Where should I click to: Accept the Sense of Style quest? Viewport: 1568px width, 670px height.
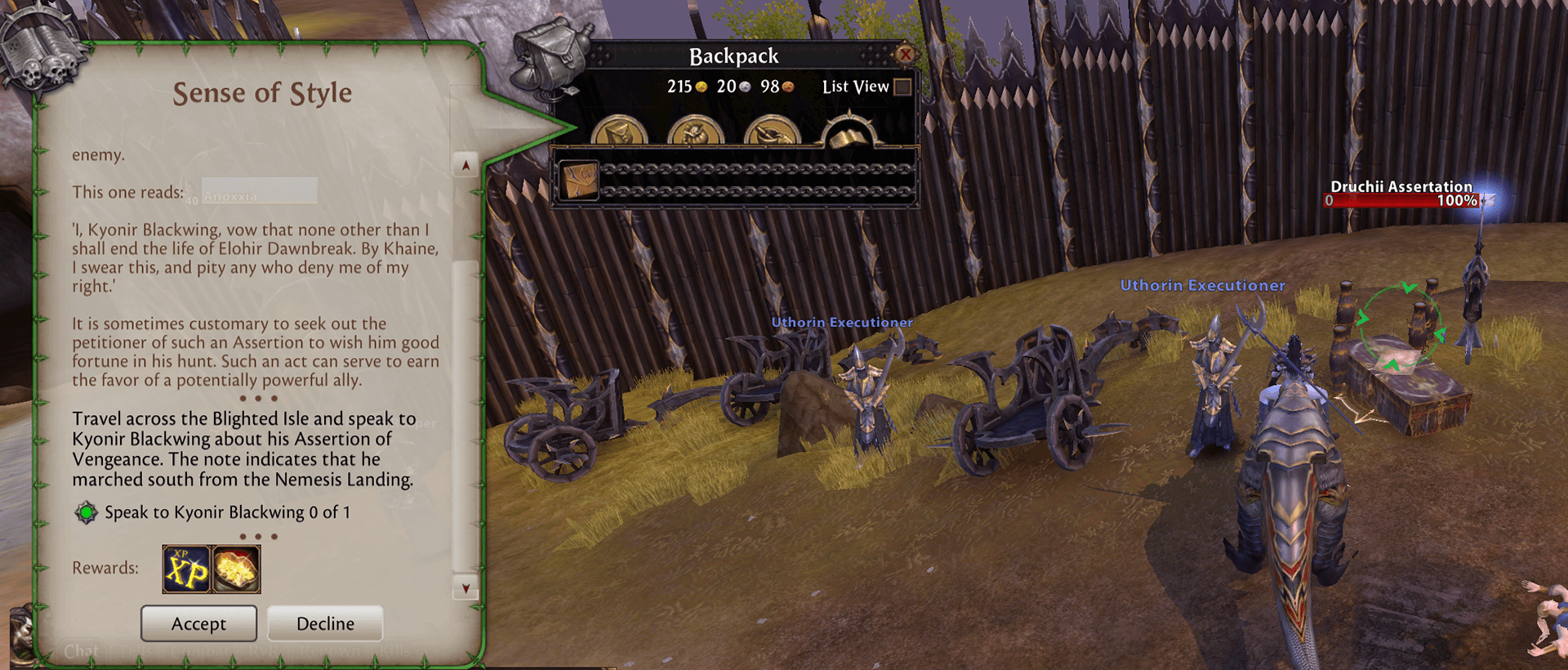pyautogui.click(x=198, y=623)
